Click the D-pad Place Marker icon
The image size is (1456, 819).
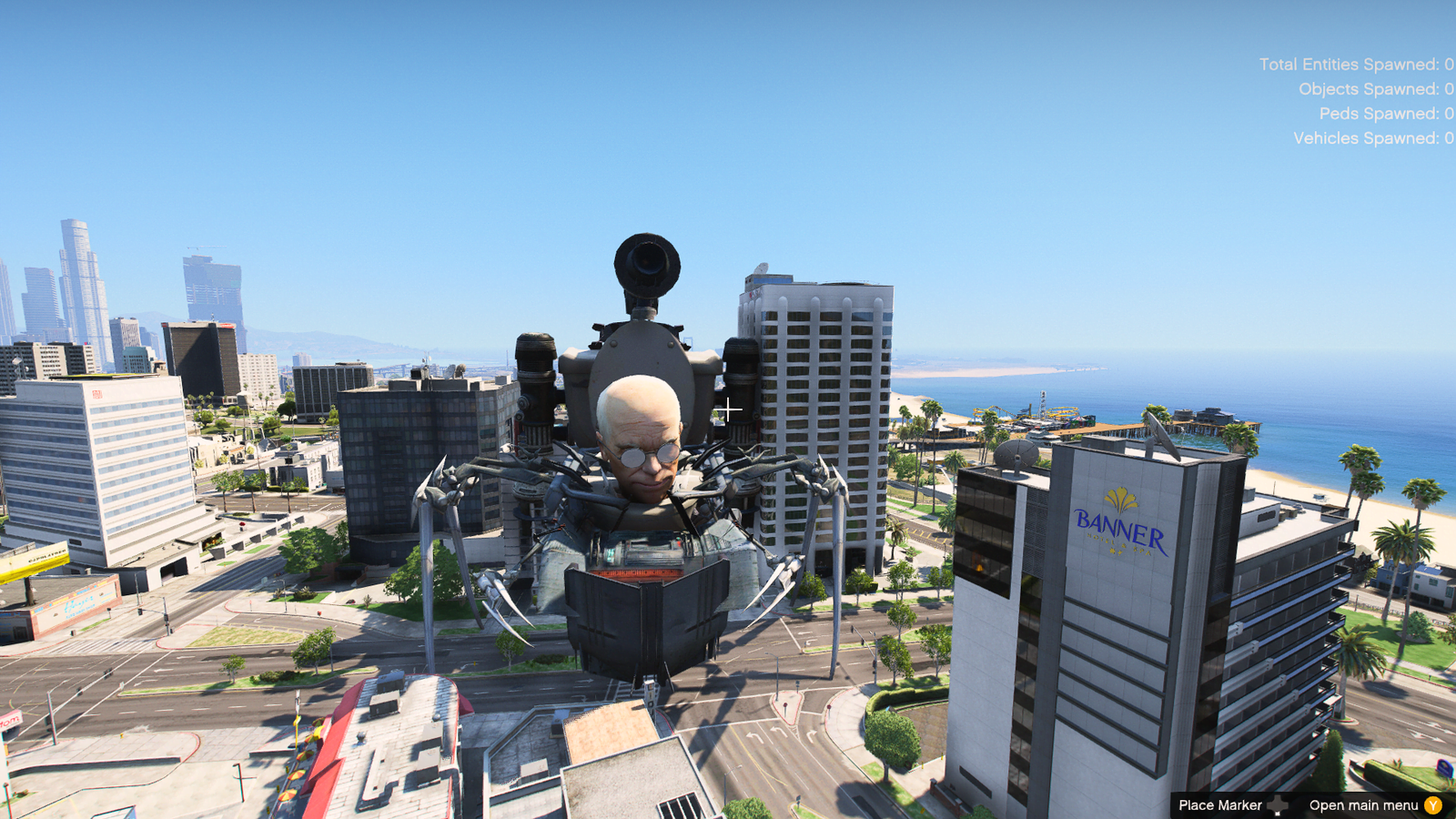tap(1277, 804)
